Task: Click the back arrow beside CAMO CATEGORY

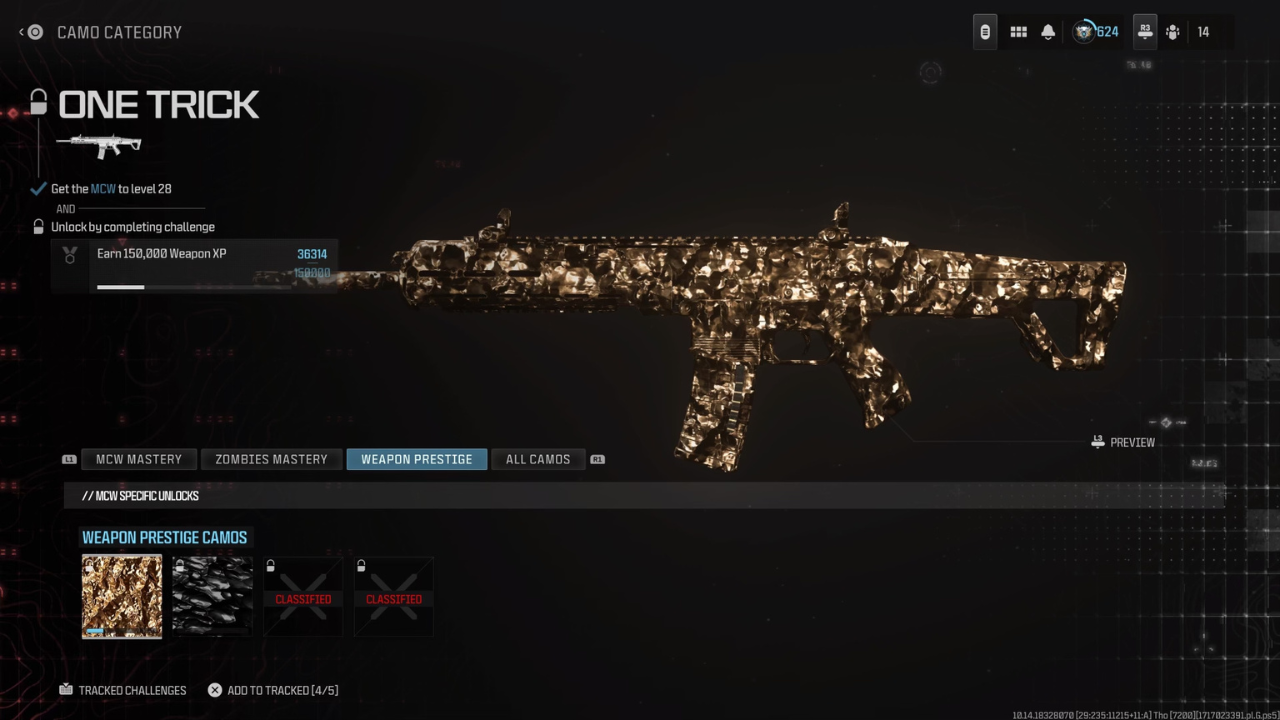Action: pyautogui.click(x=20, y=32)
